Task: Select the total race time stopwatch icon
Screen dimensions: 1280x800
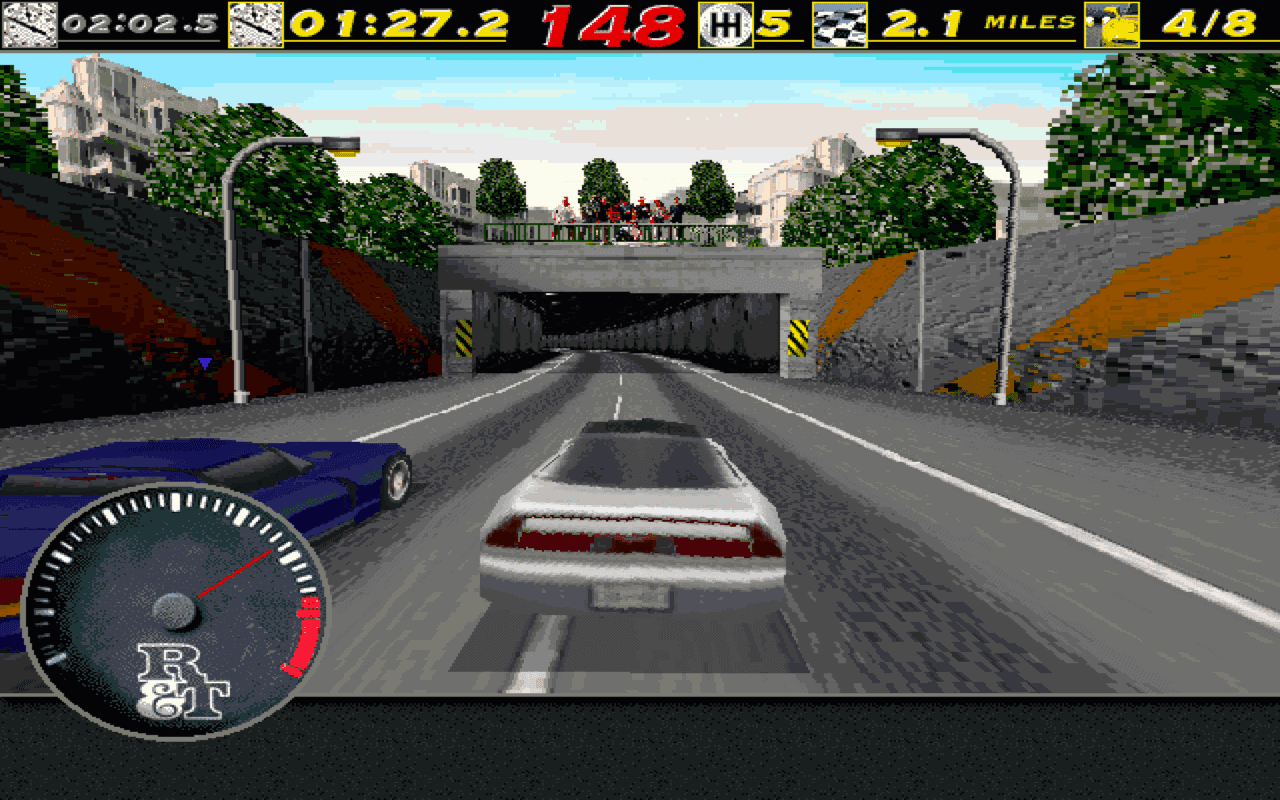Action: tap(258, 20)
